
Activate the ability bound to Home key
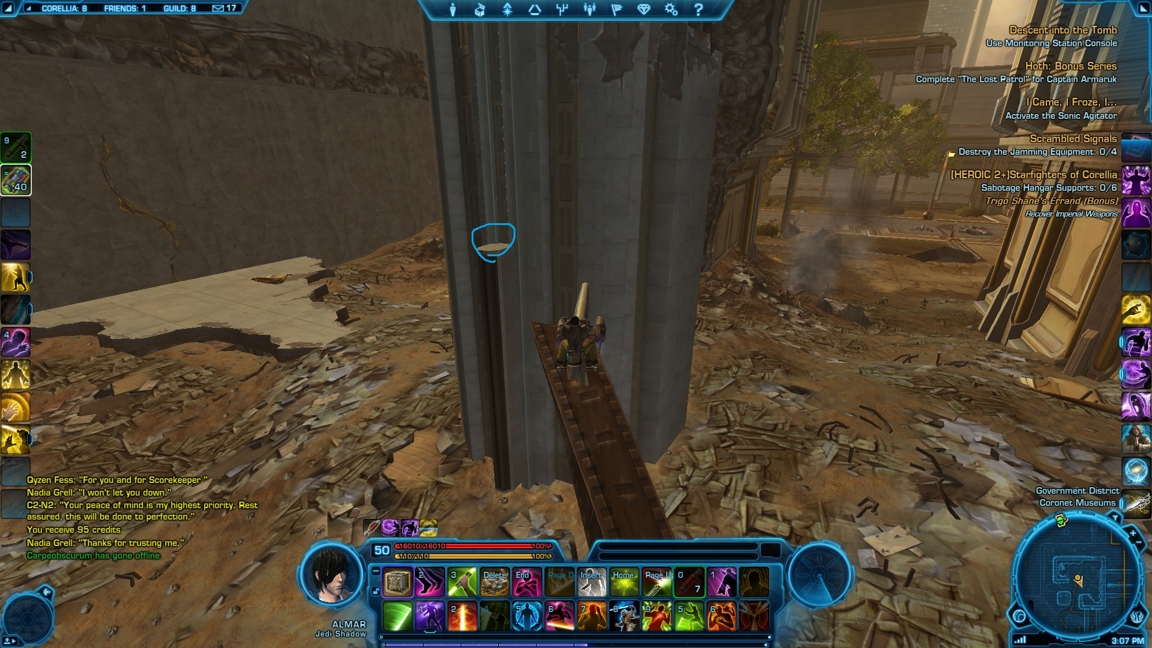point(624,583)
